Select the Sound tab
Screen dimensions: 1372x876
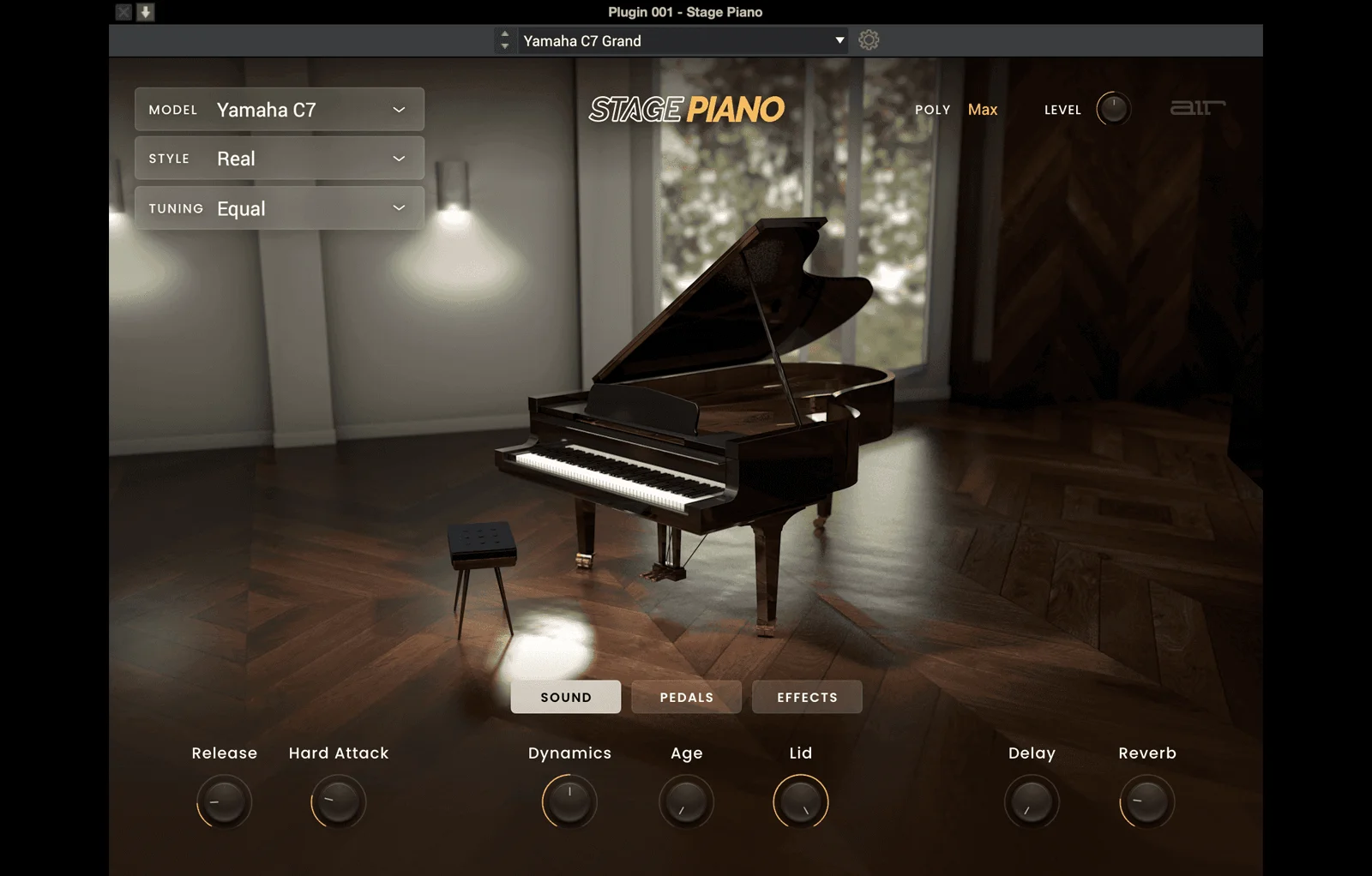[x=565, y=697]
